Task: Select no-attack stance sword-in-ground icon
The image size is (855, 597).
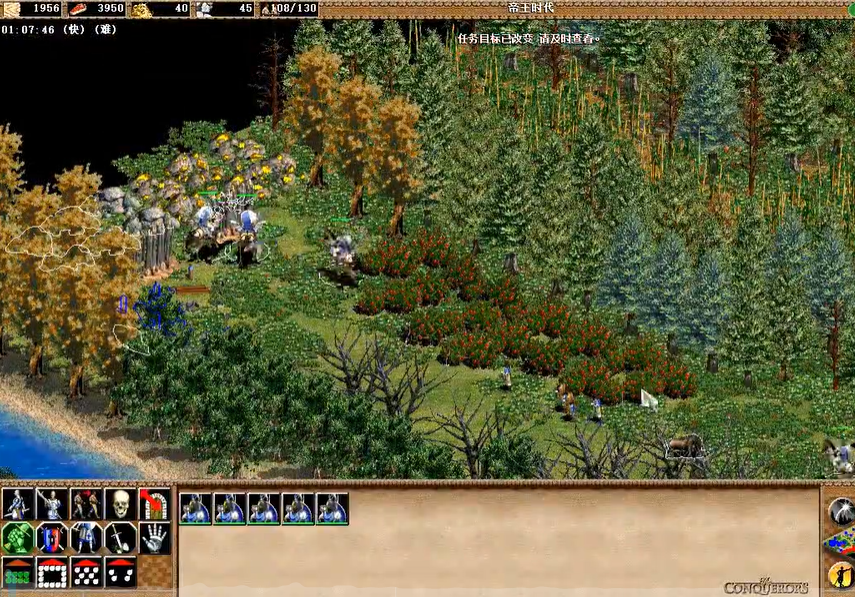Action: point(120,538)
